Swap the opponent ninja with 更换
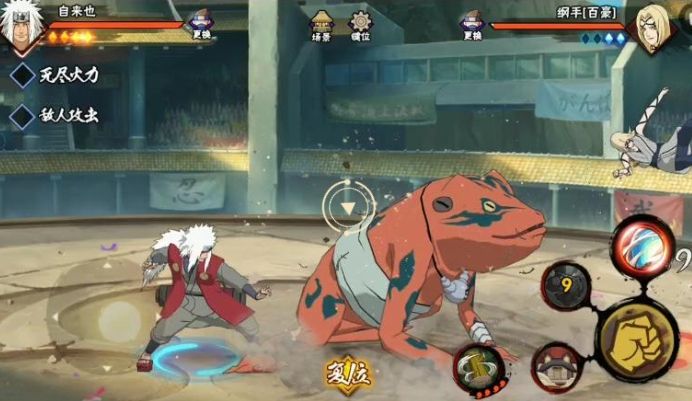Image resolution: width=692 pixels, height=401 pixels. coord(471,25)
